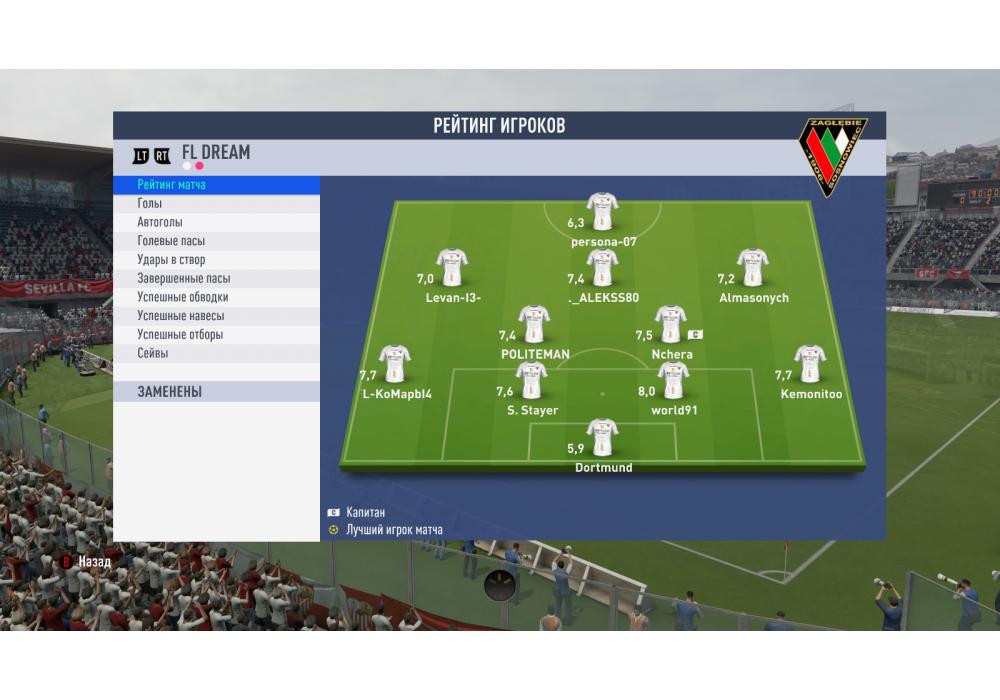Select Удары в створ in the list
Viewport: 1000px width, 700px height.
216,260
